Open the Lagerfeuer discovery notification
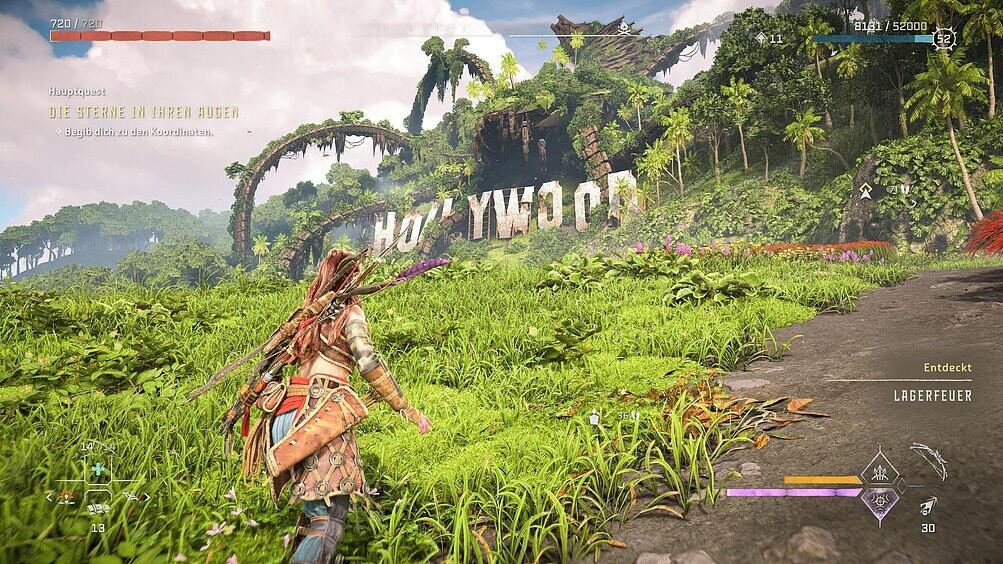 [917, 395]
